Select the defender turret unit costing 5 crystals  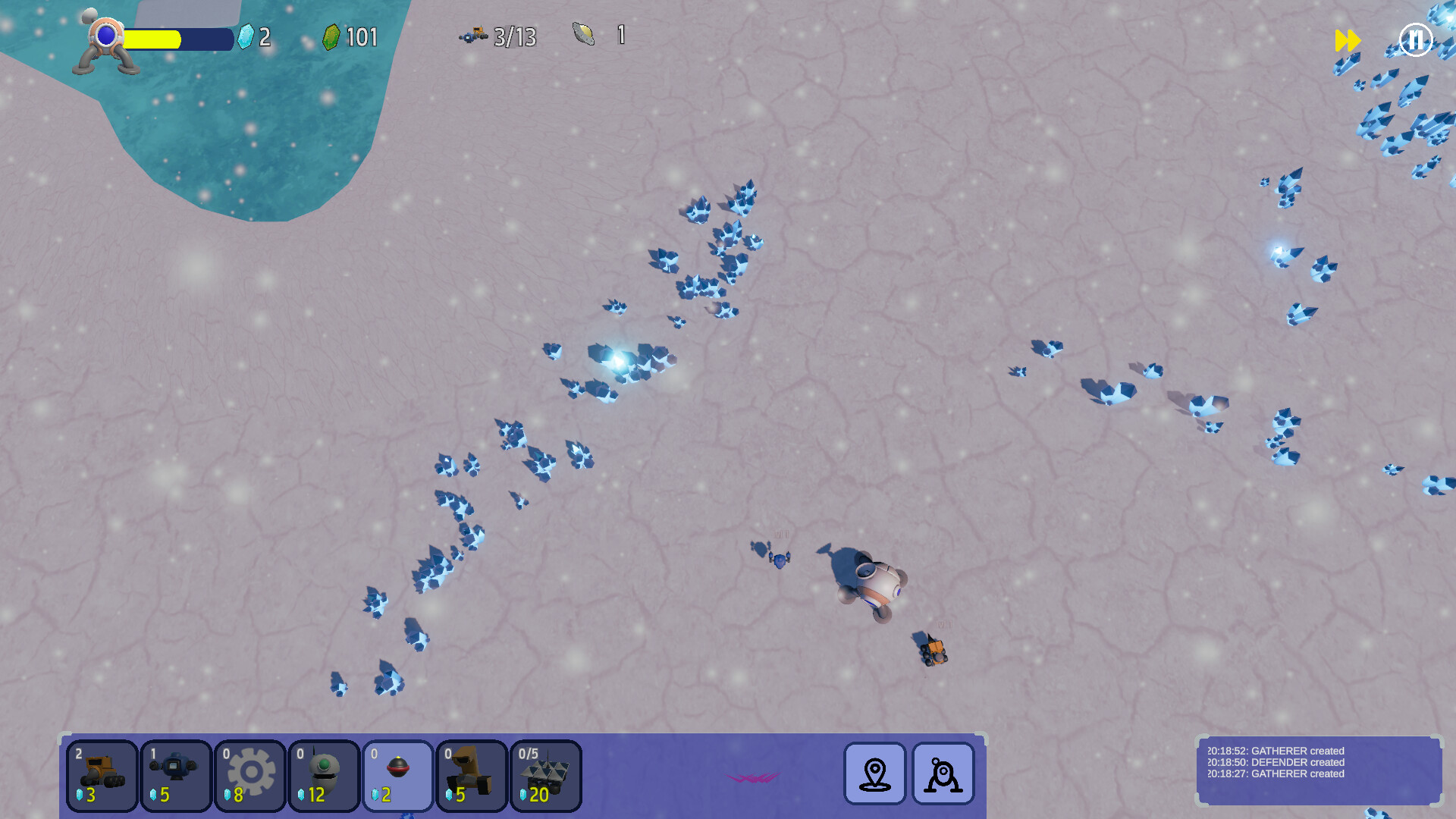175,775
